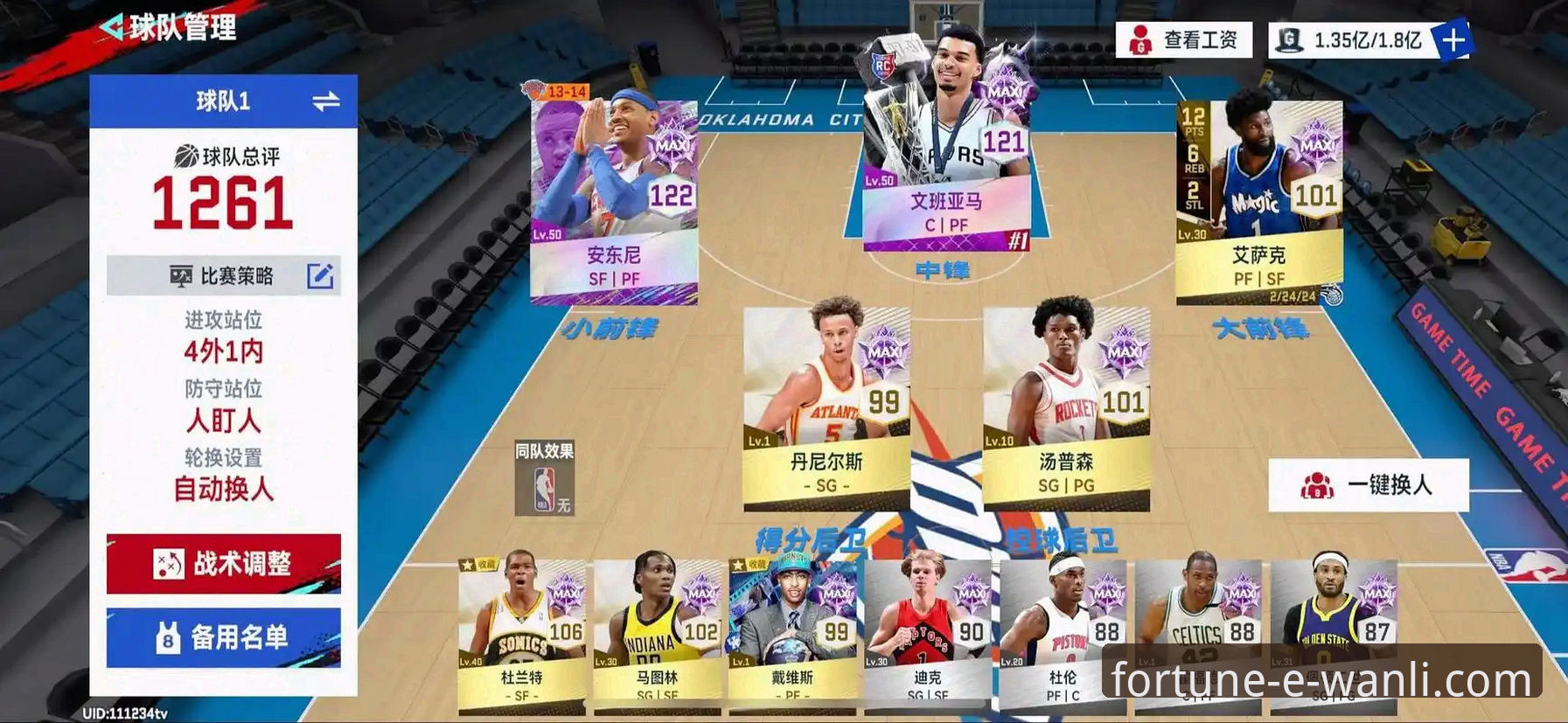Viewport: 1568px width, 723px height.
Task: Open the 比赛策略 edit pencil icon
Action: 323,276
